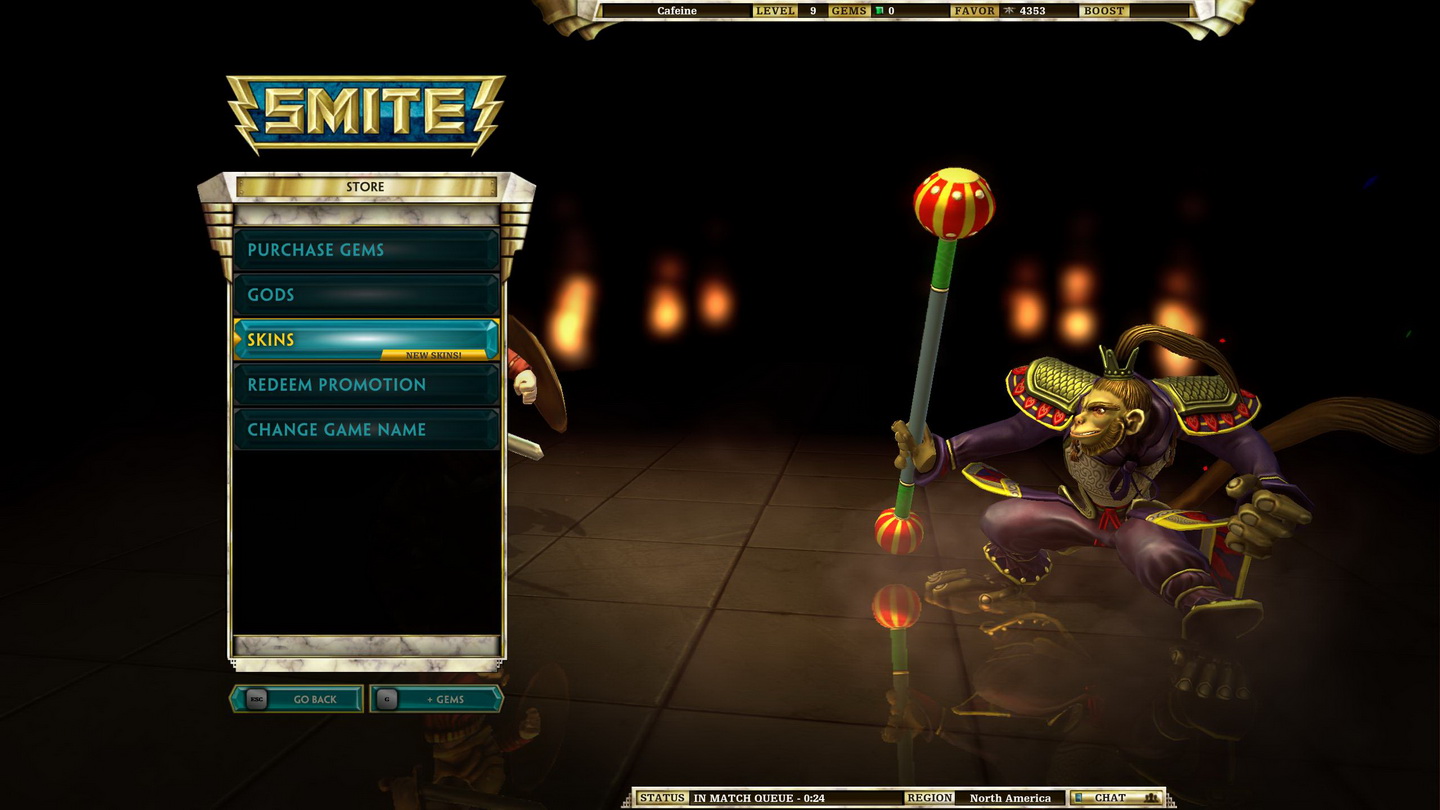Open the Chat panel
The width and height of the screenshot is (1440, 810).
pyautogui.click(x=1115, y=798)
